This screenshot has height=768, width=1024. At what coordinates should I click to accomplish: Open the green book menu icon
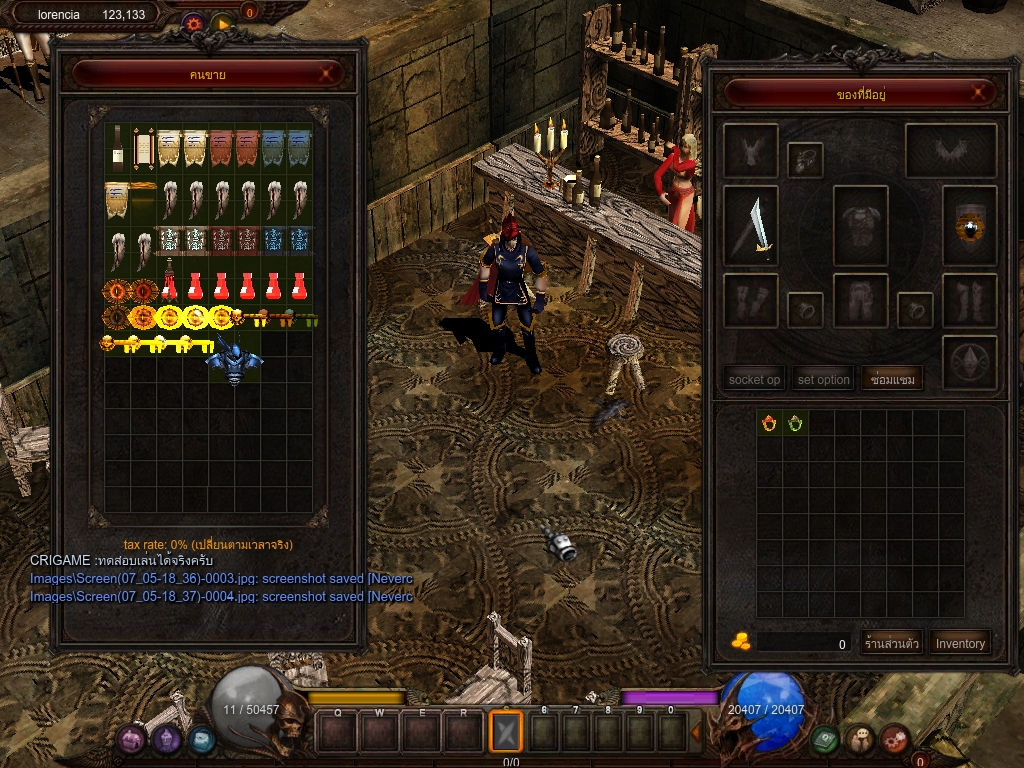point(825,739)
